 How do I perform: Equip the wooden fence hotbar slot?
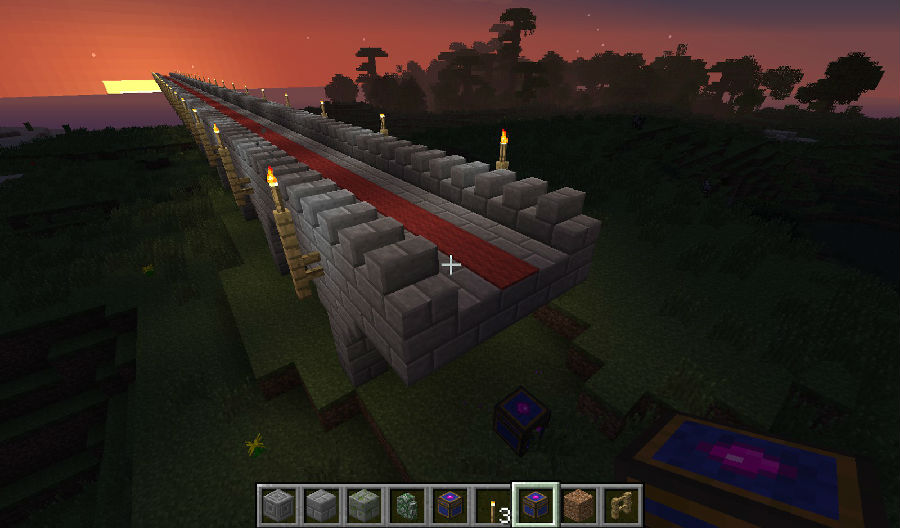(621, 504)
